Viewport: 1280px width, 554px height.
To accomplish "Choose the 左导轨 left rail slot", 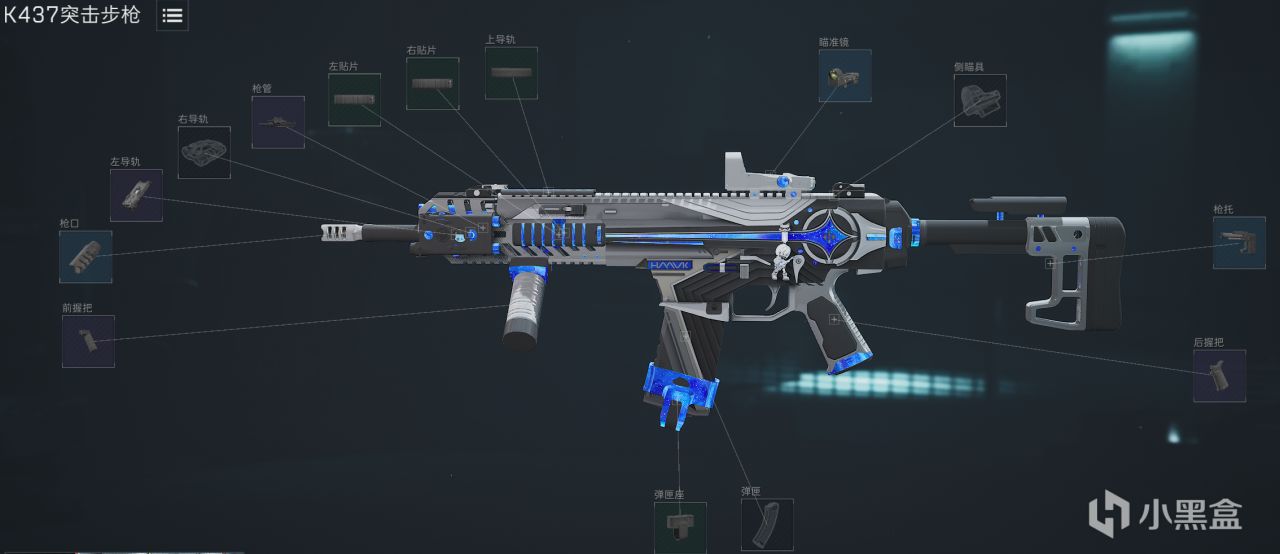I will point(136,195).
